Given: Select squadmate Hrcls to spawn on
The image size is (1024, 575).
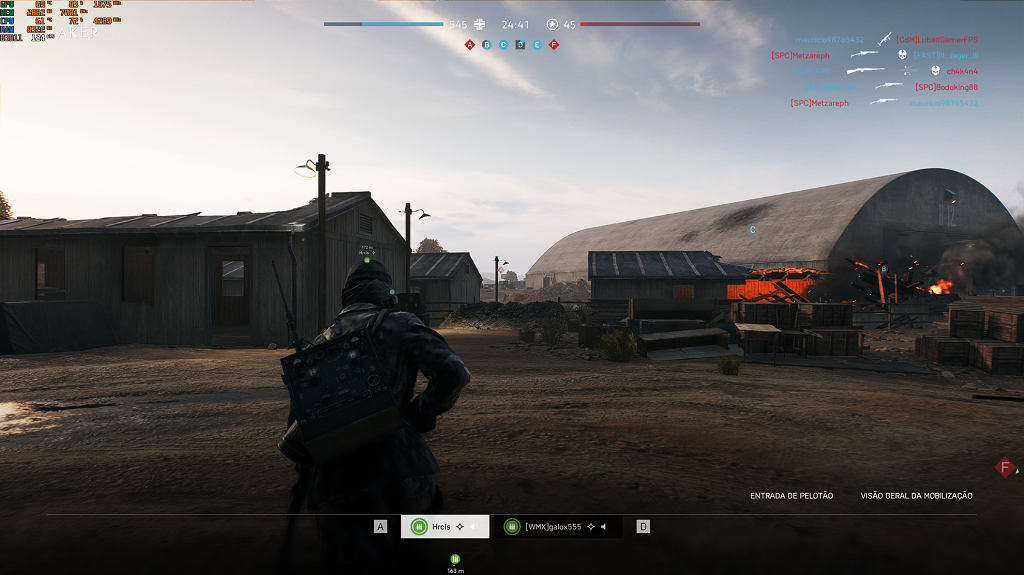Looking at the screenshot, I should click(445, 527).
